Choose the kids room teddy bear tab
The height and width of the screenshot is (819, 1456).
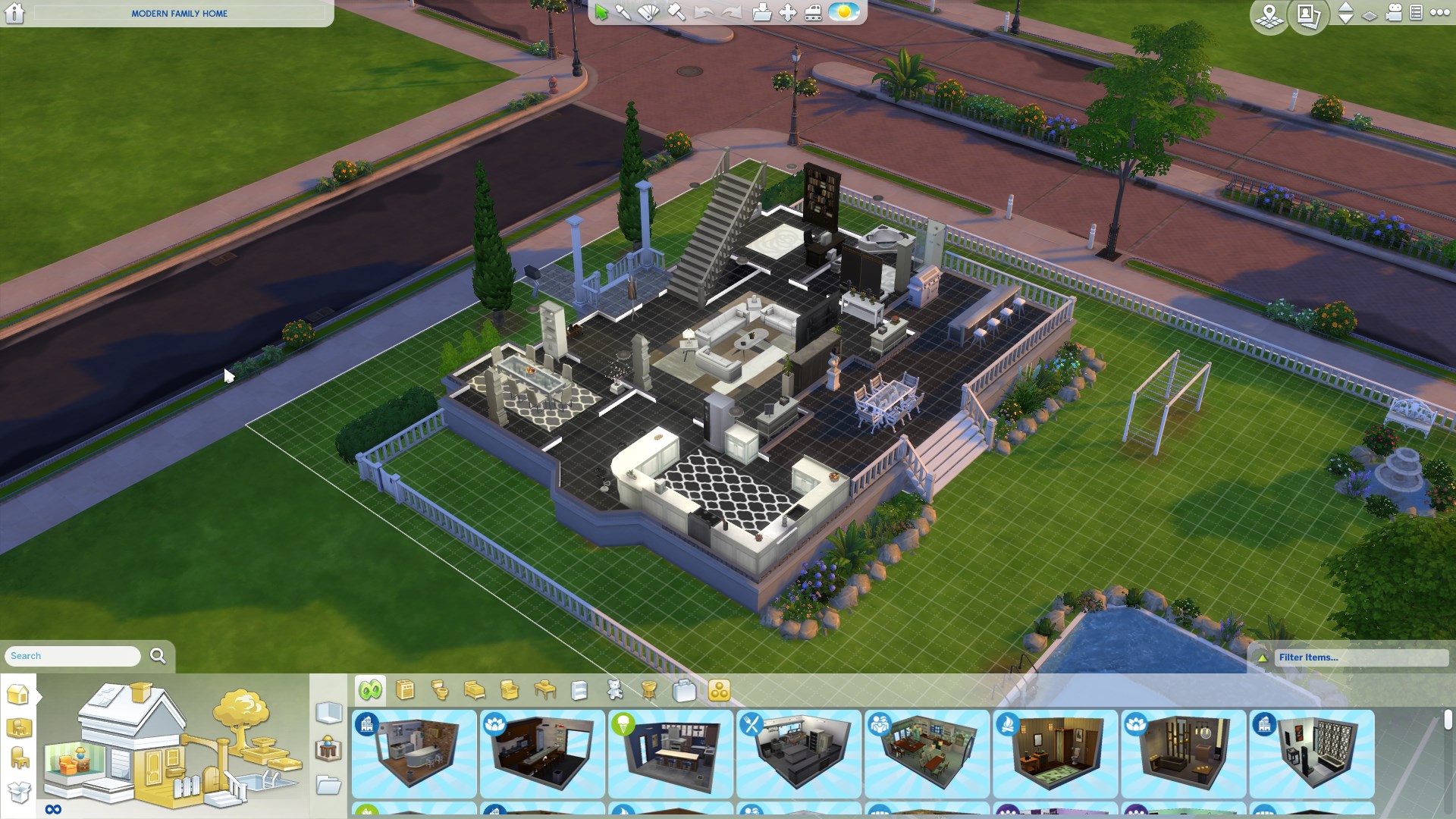click(615, 690)
